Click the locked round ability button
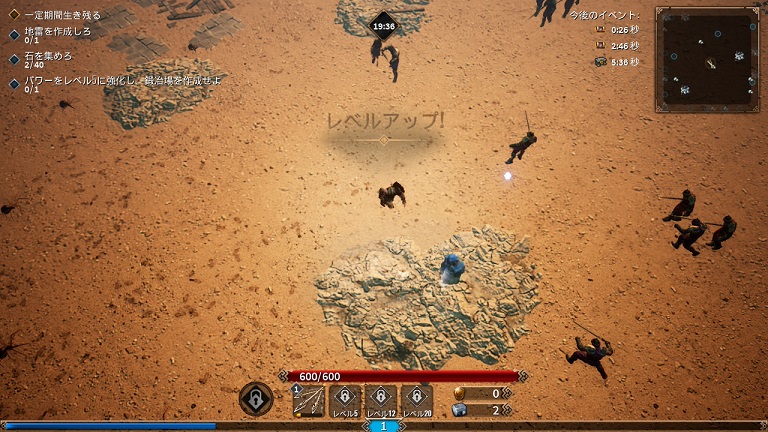Viewport: 768px width, 432px height. click(x=256, y=399)
